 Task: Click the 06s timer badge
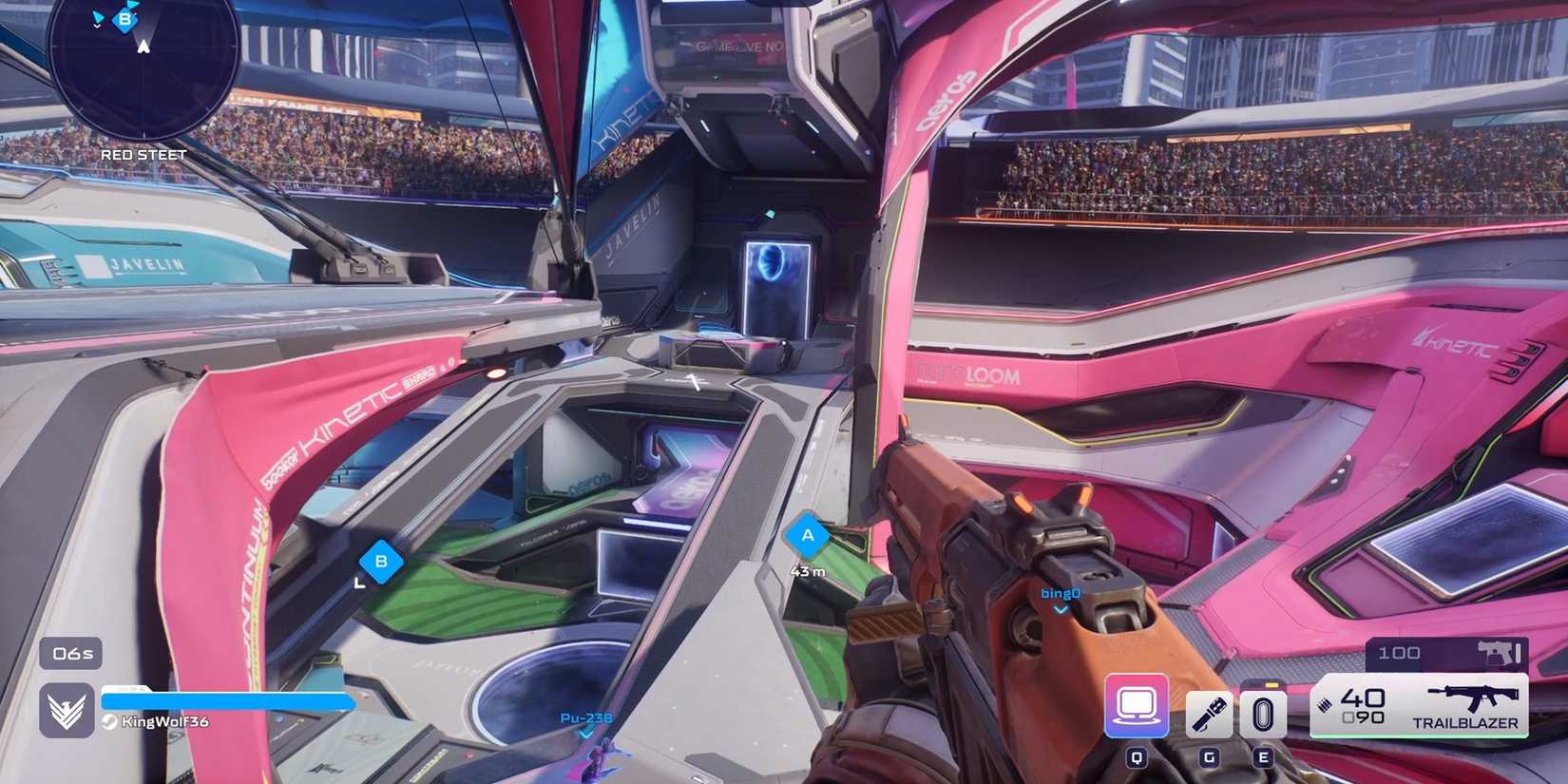tap(70, 654)
